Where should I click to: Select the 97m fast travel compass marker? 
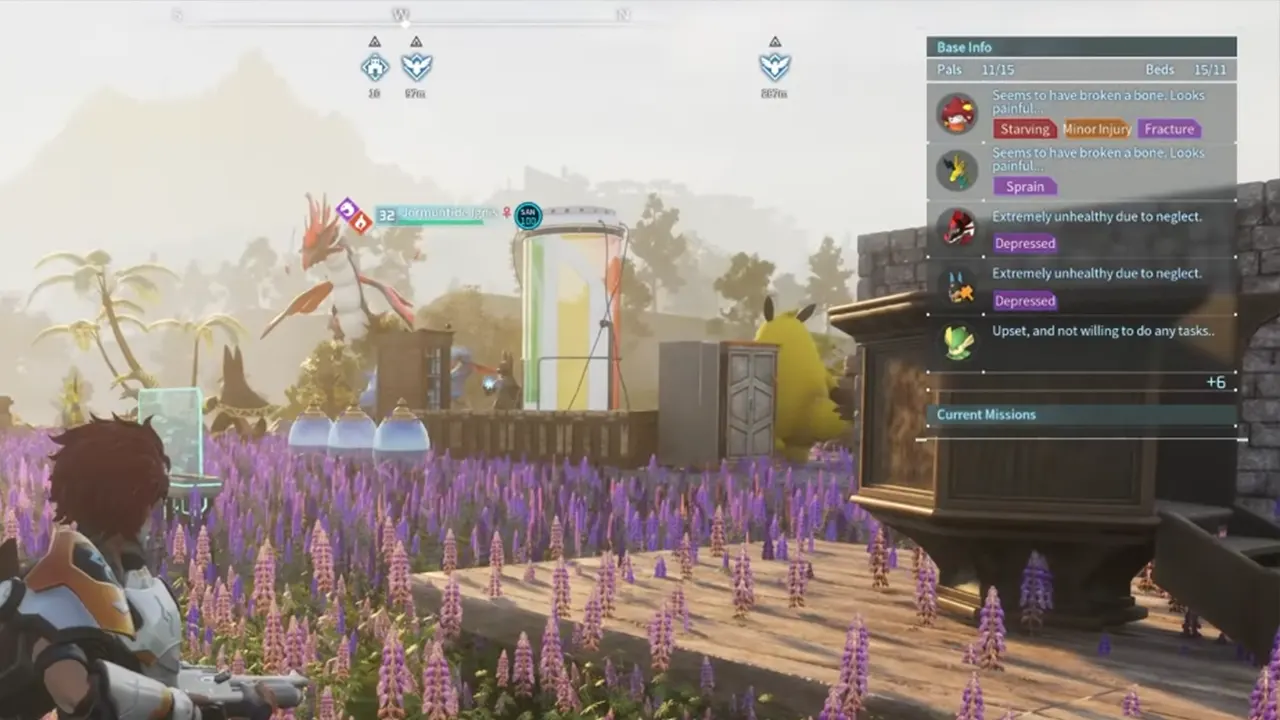pyautogui.click(x=416, y=67)
